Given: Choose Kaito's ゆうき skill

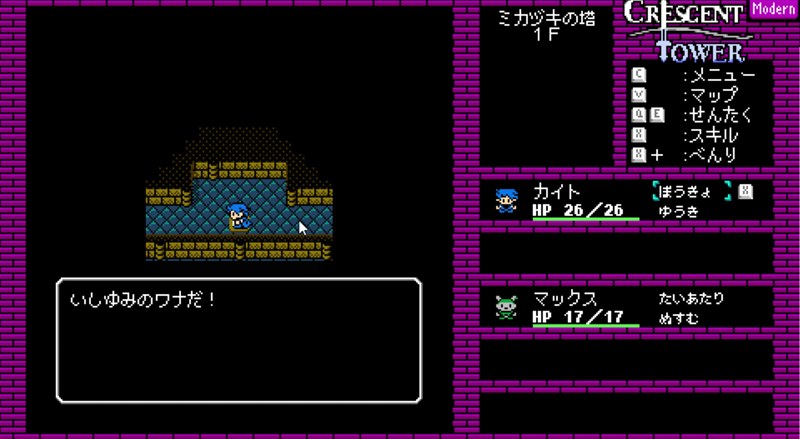Looking at the screenshot, I should coord(677,211).
